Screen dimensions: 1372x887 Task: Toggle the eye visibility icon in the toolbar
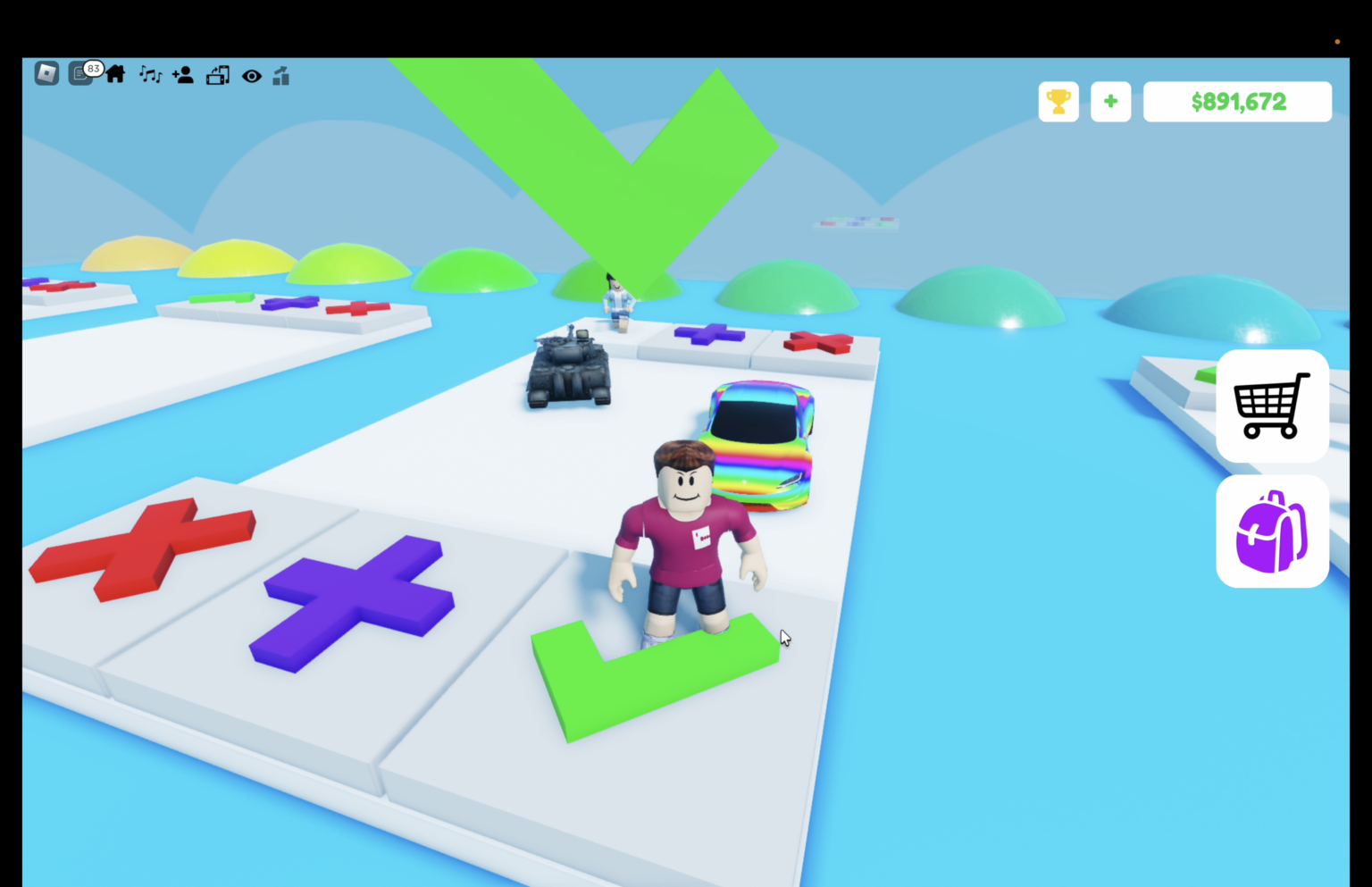click(251, 76)
